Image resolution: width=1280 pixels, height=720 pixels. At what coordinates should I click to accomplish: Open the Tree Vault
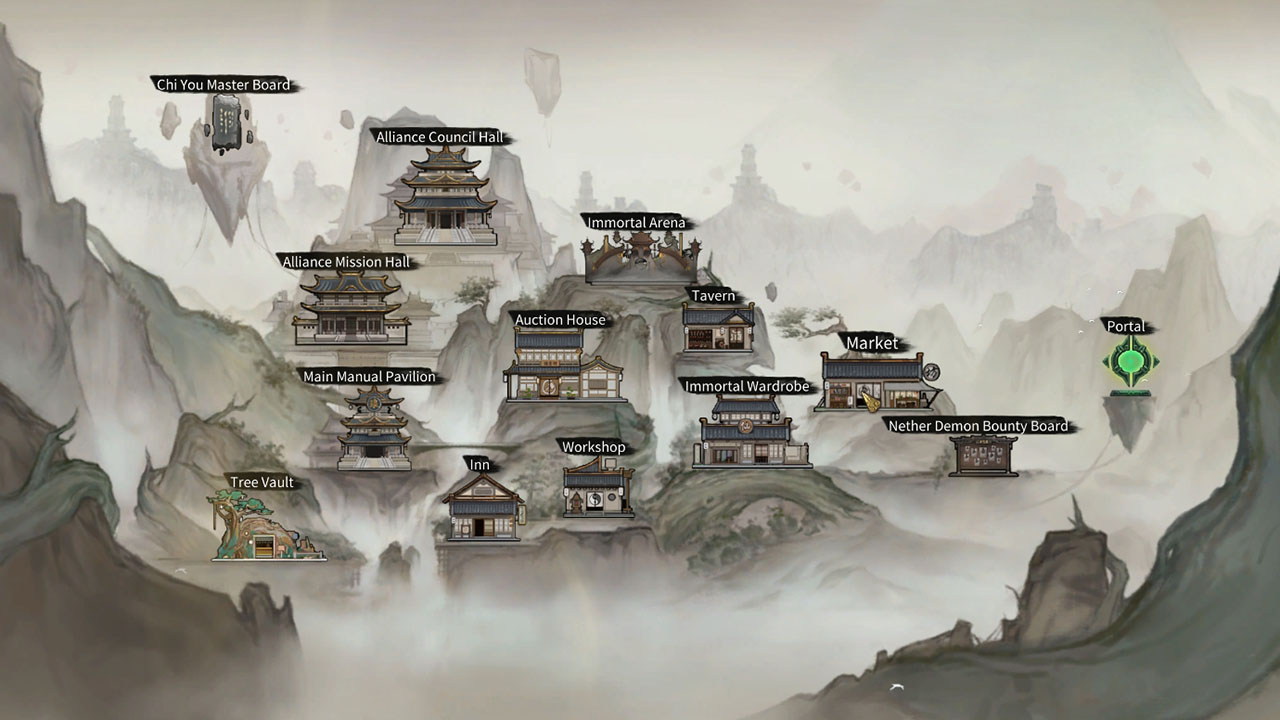(x=262, y=530)
